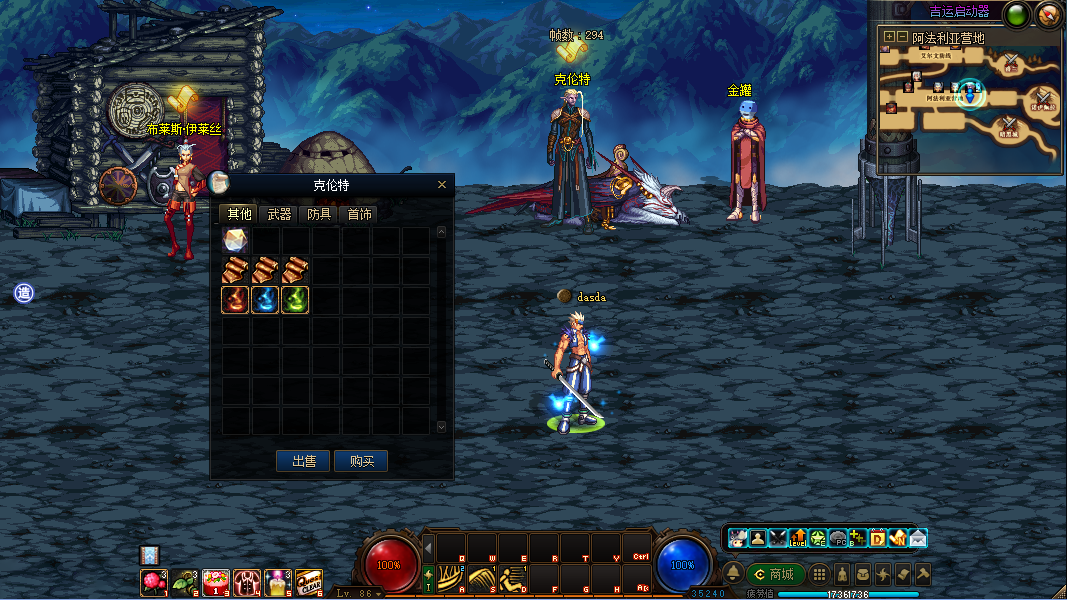Show the 首饰 accessories tab
This screenshot has width=1067, height=600.
coord(359,214)
